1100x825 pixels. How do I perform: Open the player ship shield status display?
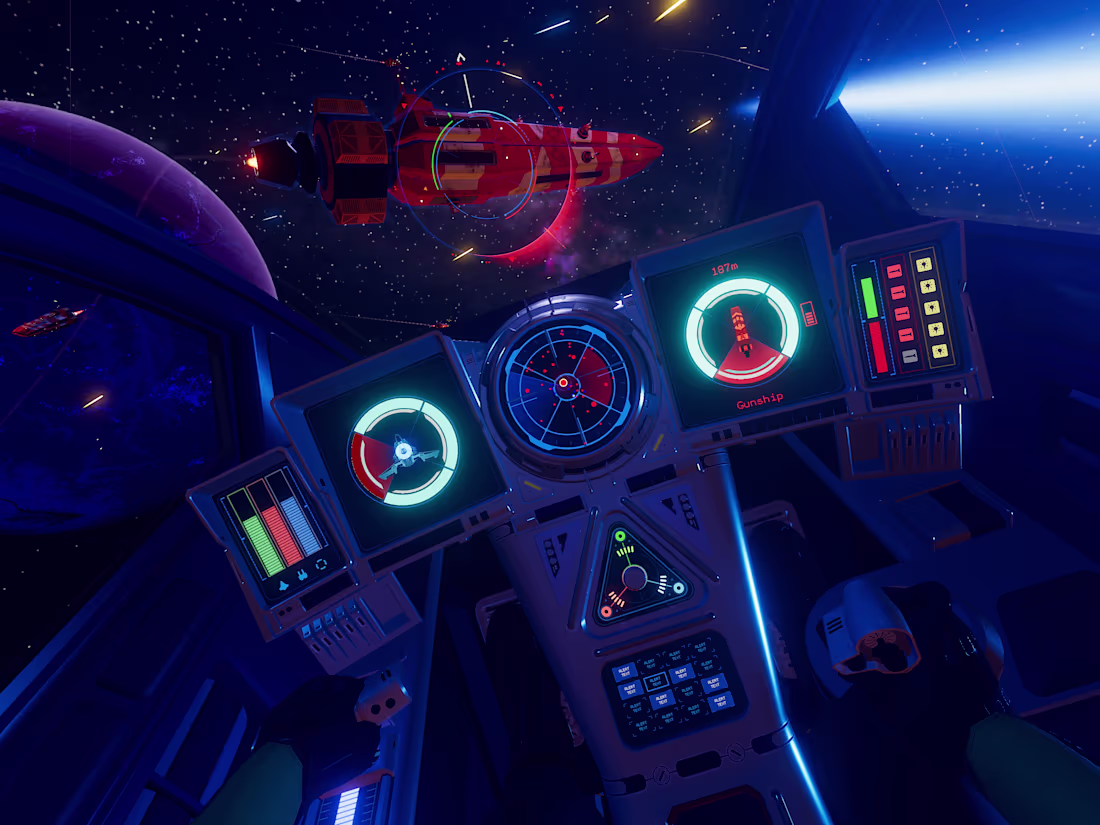403,452
